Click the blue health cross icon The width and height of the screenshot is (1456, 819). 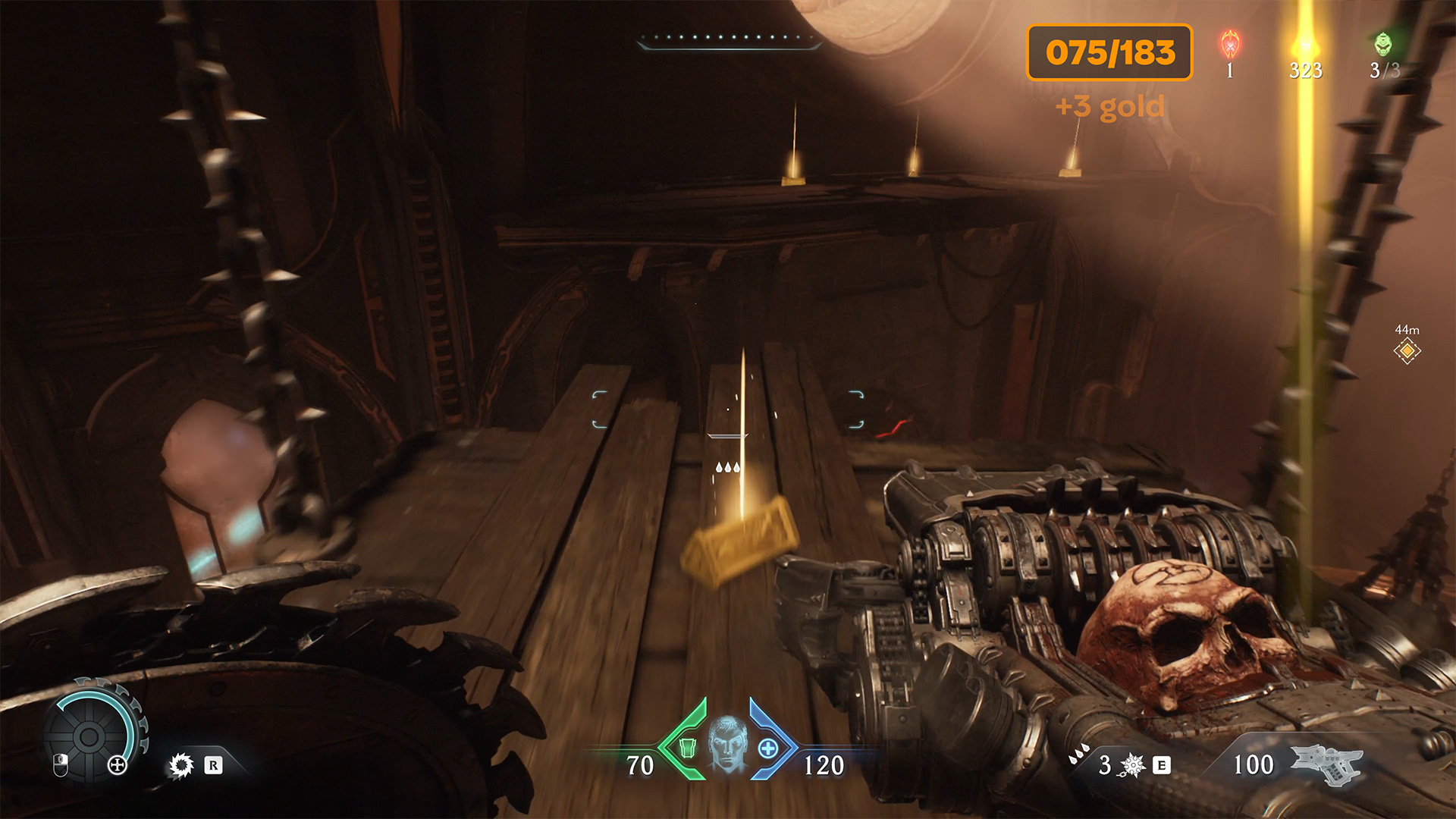click(768, 748)
